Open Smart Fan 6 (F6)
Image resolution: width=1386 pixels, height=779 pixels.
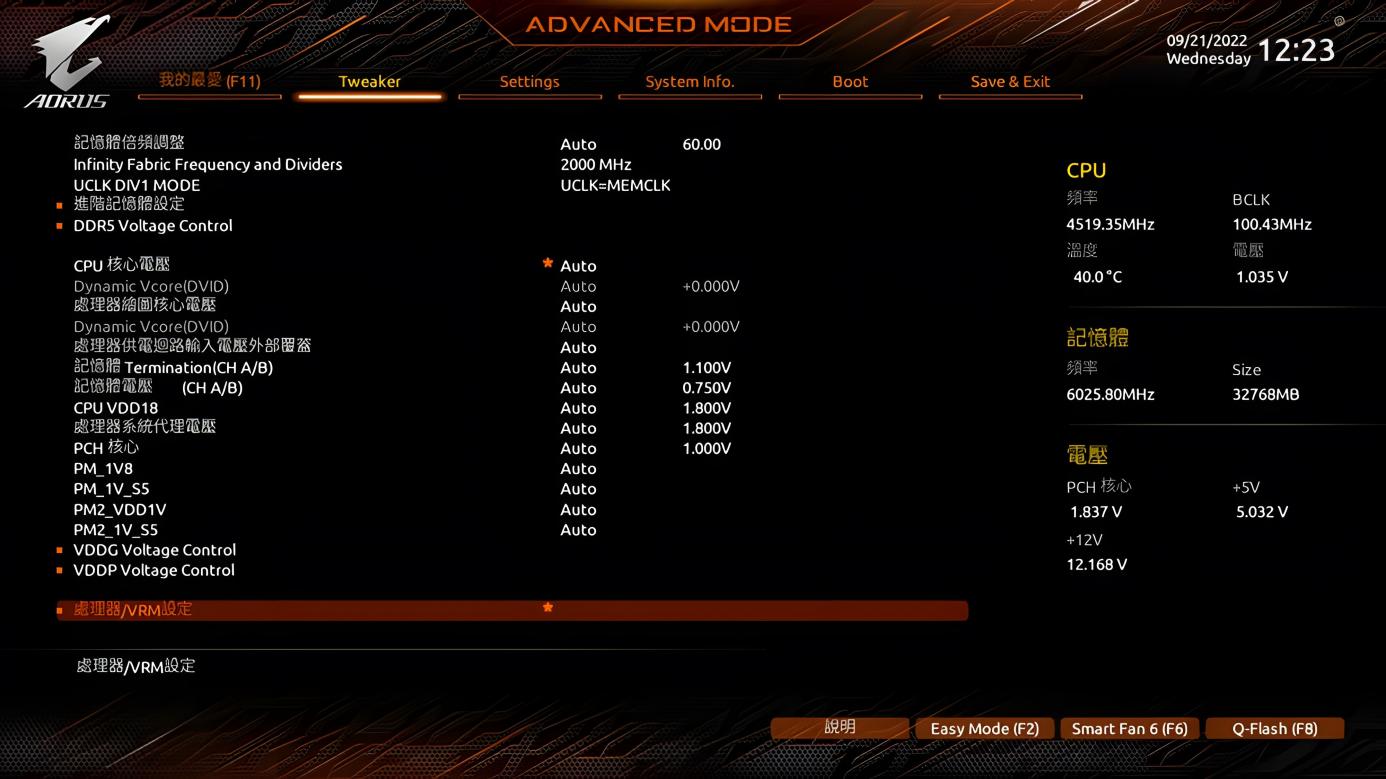pos(1129,728)
